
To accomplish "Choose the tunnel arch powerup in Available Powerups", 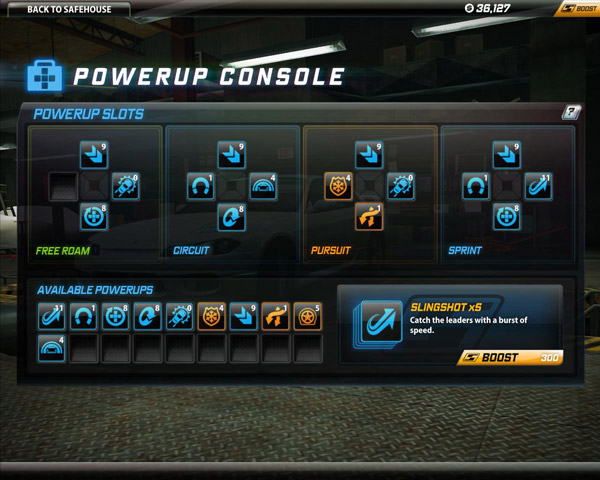I will click(x=52, y=349).
